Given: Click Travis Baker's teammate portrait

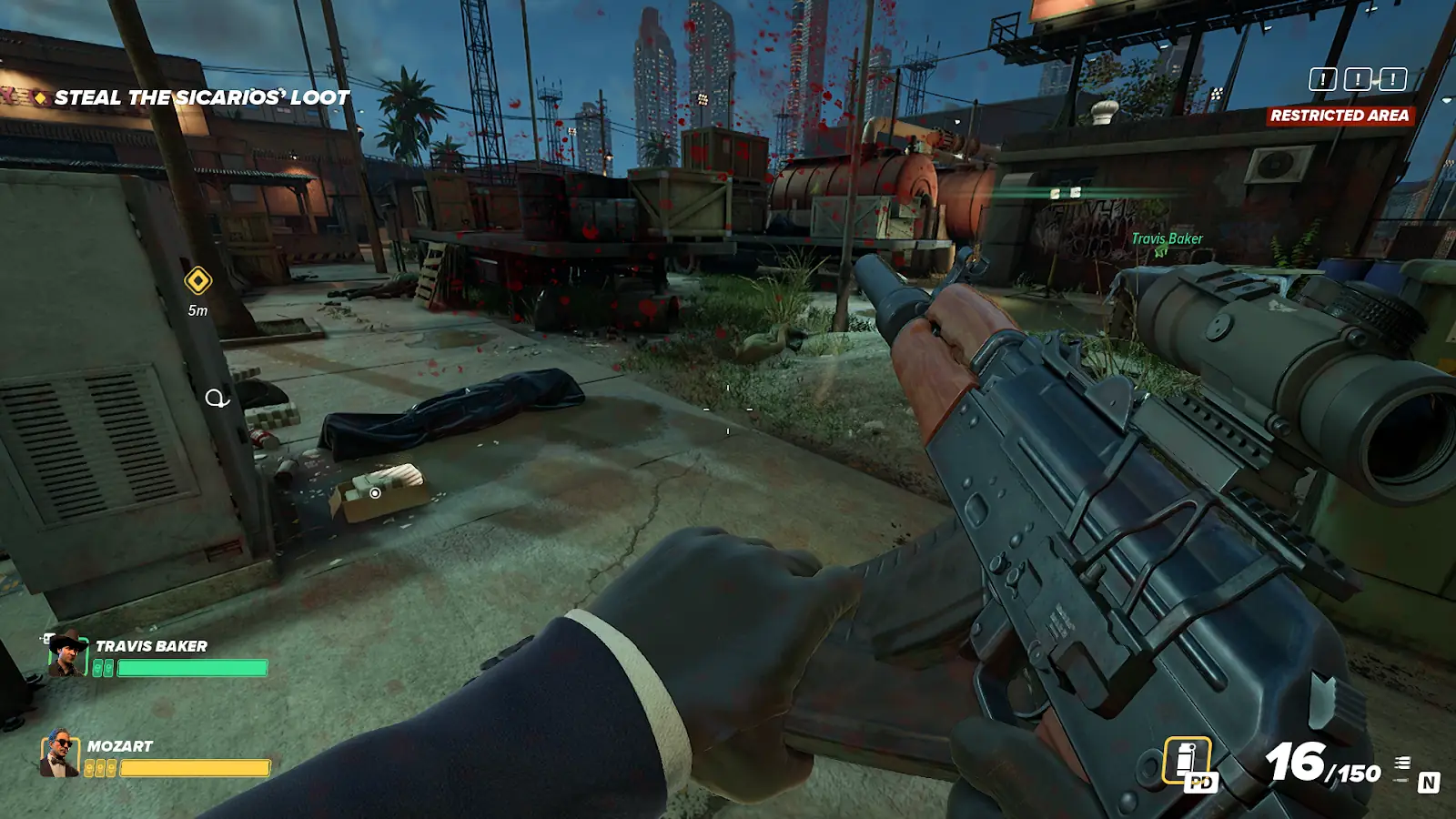Looking at the screenshot, I should pyautogui.click(x=66, y=654).
